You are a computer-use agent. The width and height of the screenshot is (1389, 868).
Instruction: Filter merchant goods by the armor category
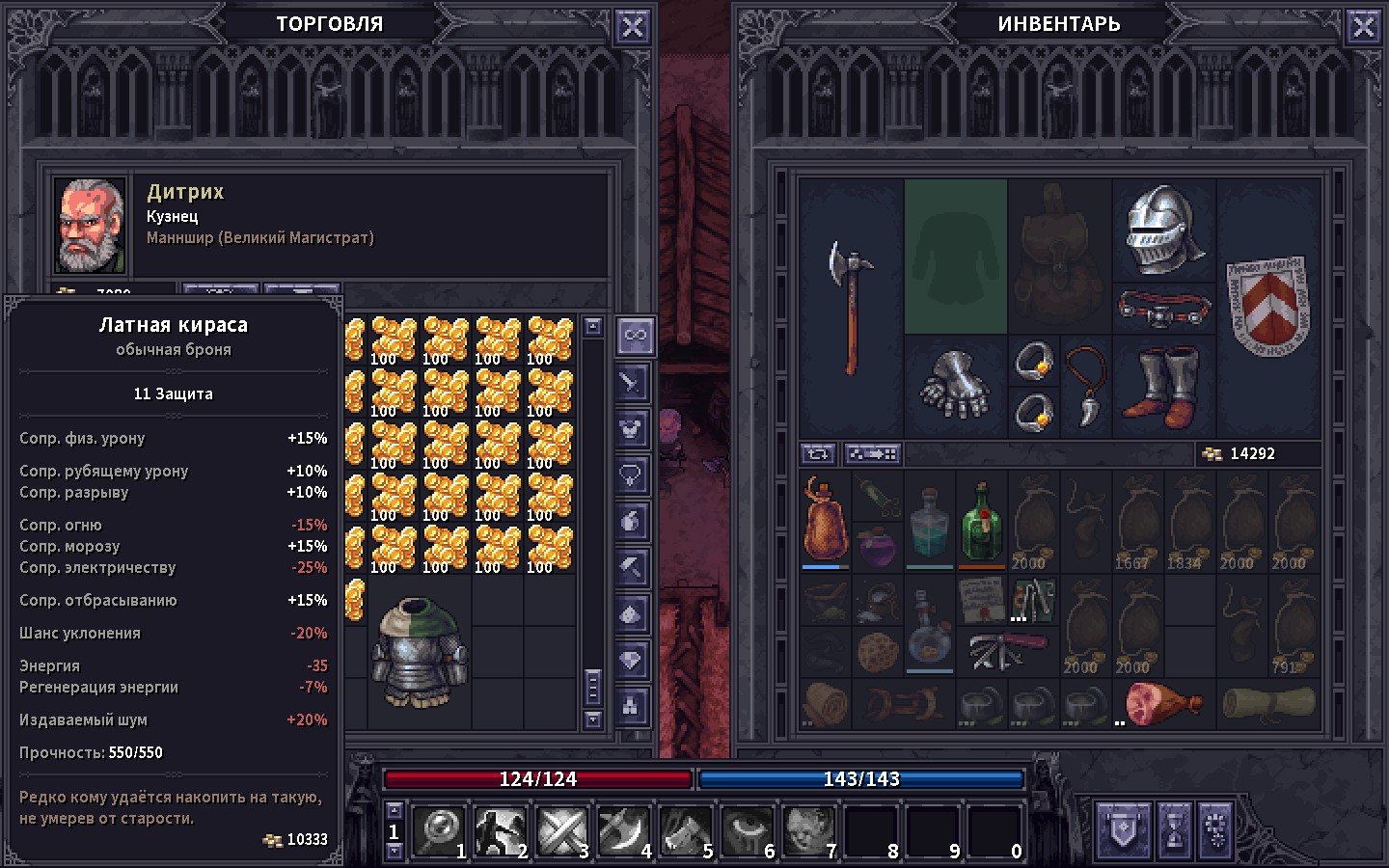tap(632, 428)
